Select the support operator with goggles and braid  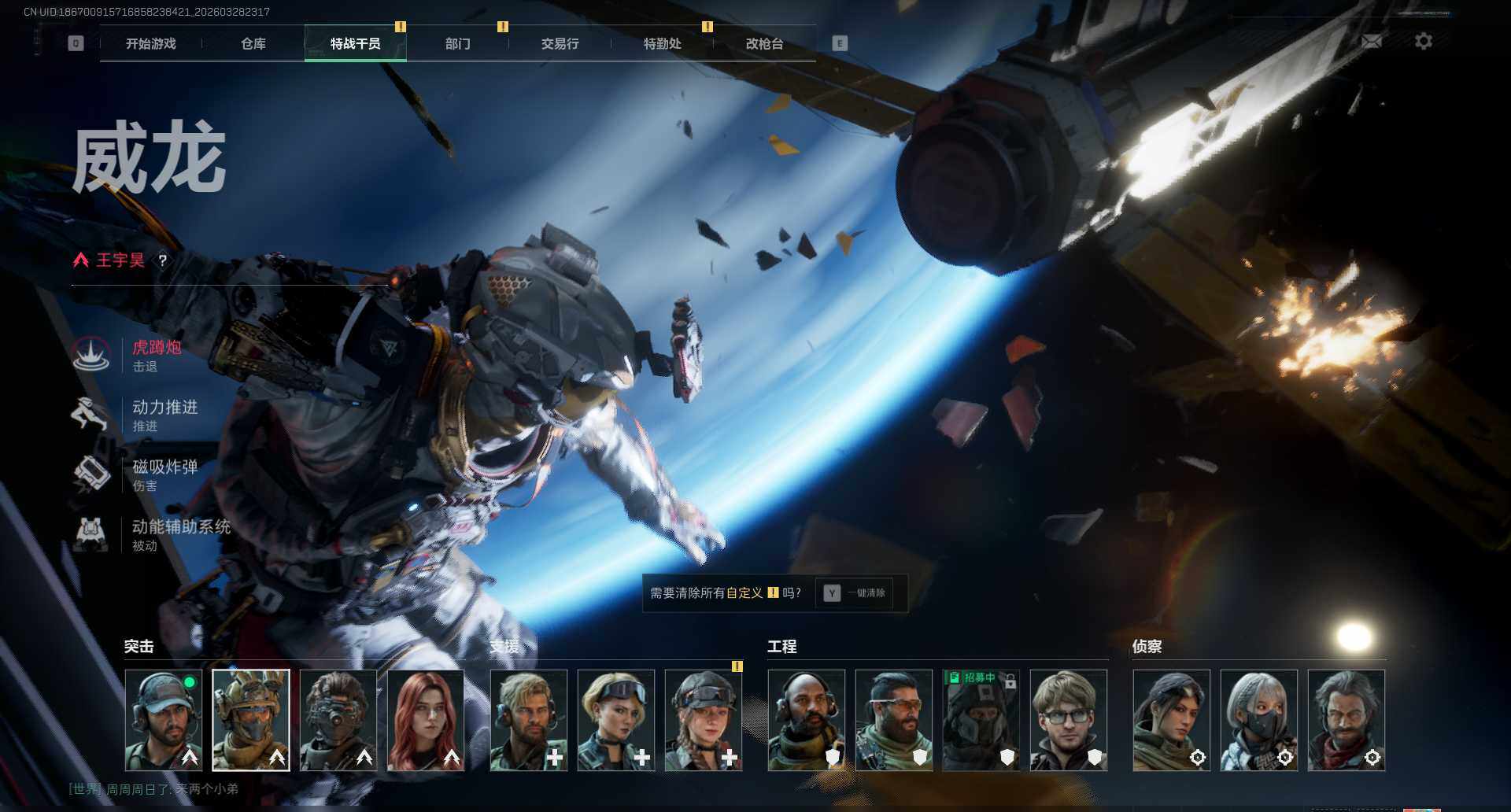pyautogui.click(x=704, y=720)
